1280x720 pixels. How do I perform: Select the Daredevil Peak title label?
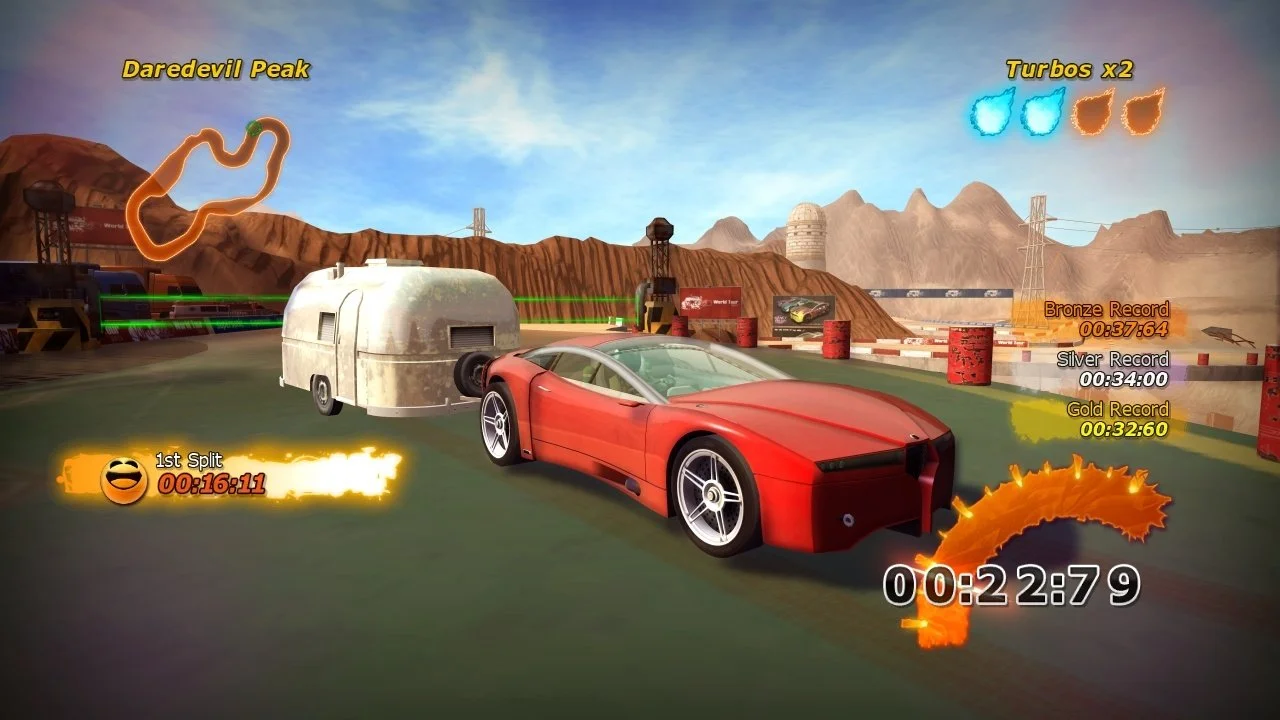coord(215,69)
